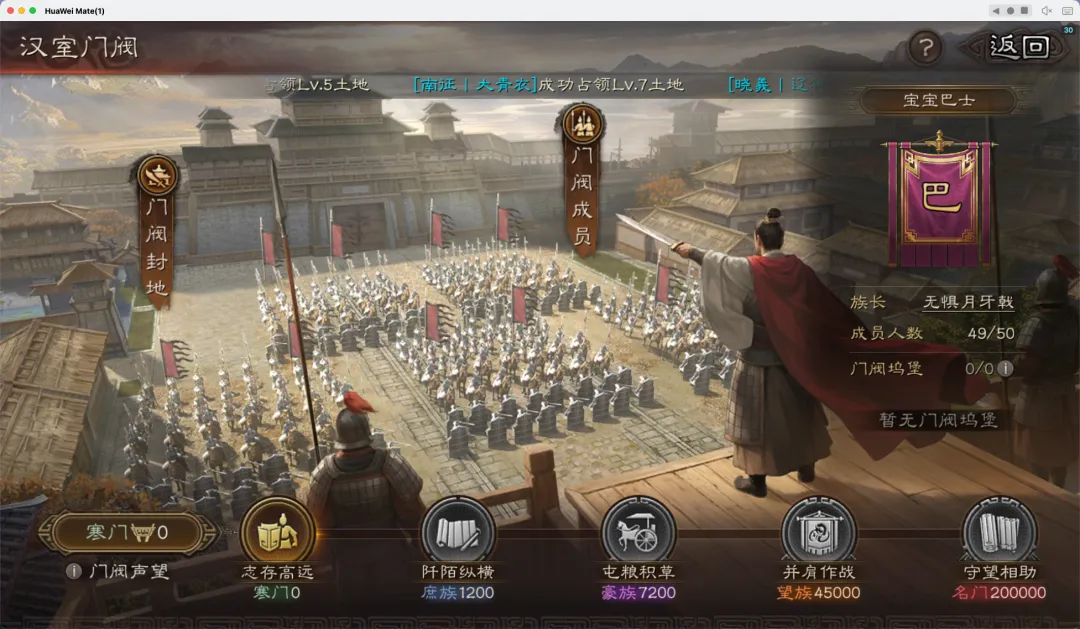Open the 门阀封地 banner

(x=157, y=232)
